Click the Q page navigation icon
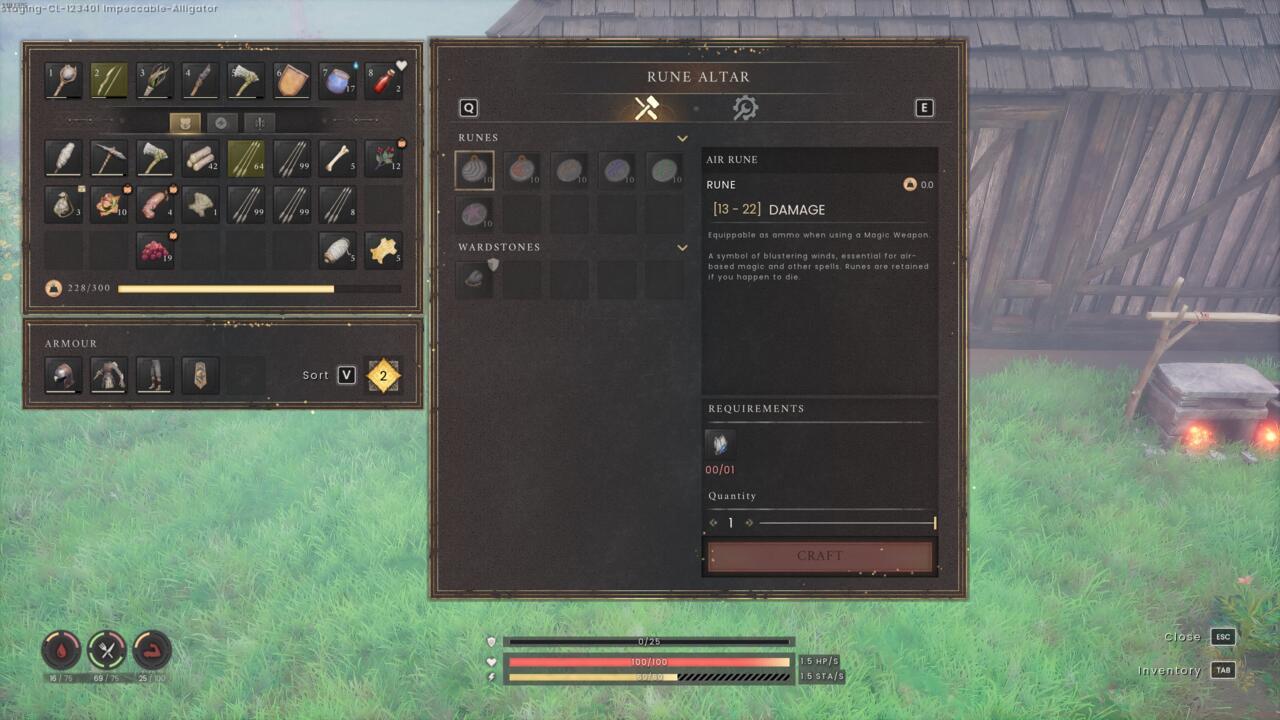 pyautogui.click(x=467, y=107)
